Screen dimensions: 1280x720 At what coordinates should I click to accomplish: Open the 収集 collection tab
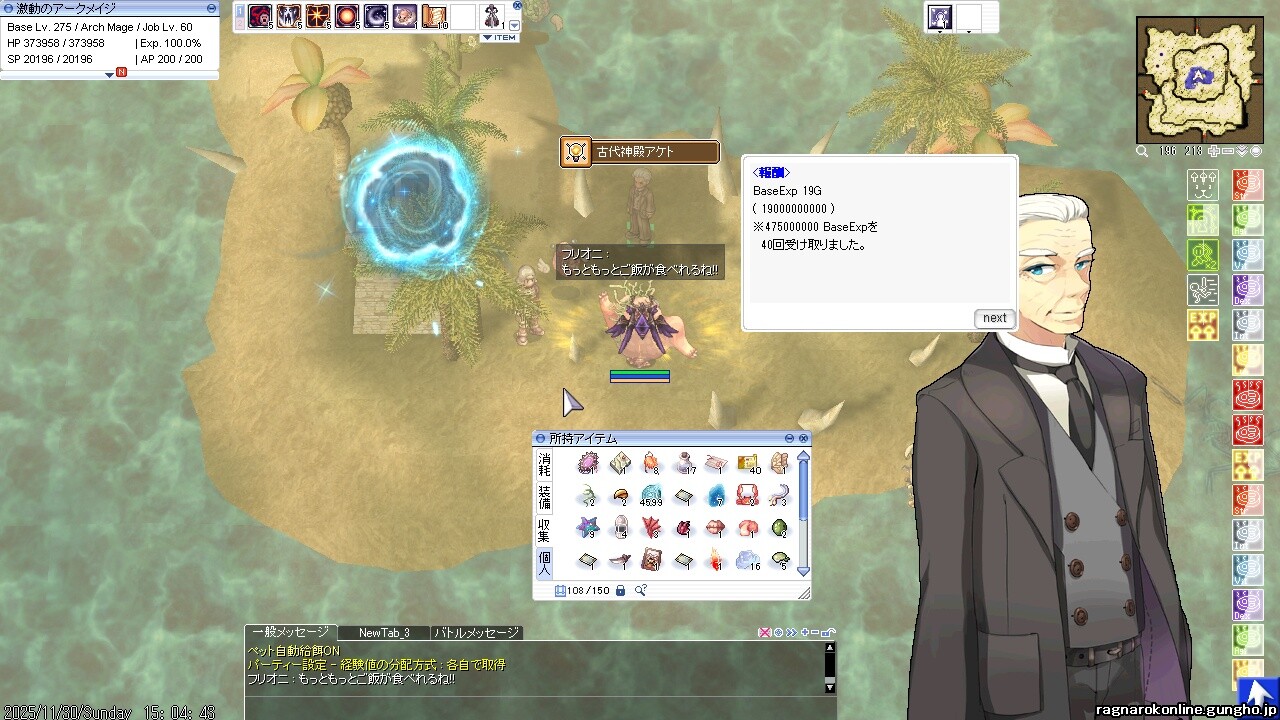point(545,530)
